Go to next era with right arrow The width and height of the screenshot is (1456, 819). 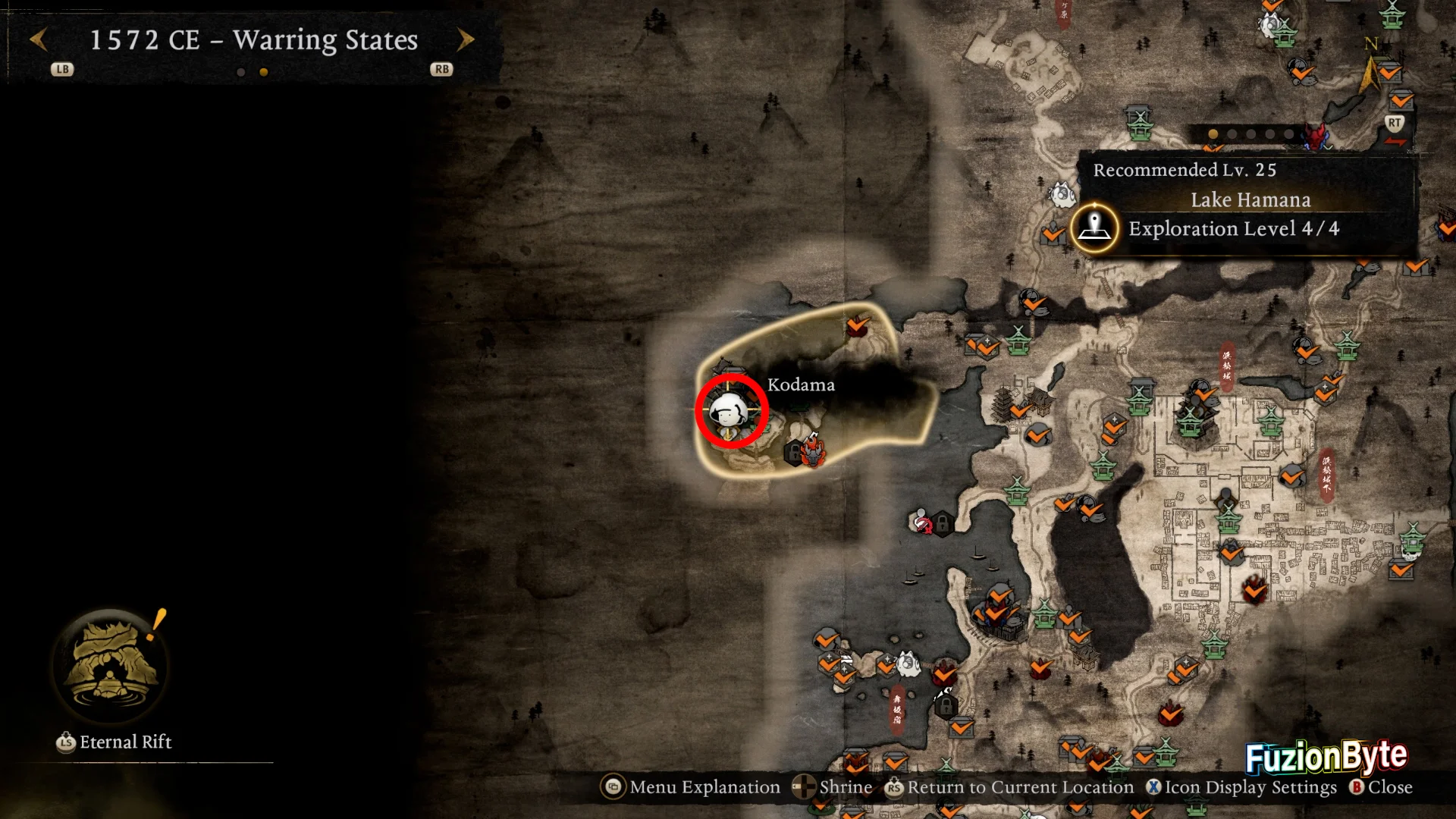(466, 39)
